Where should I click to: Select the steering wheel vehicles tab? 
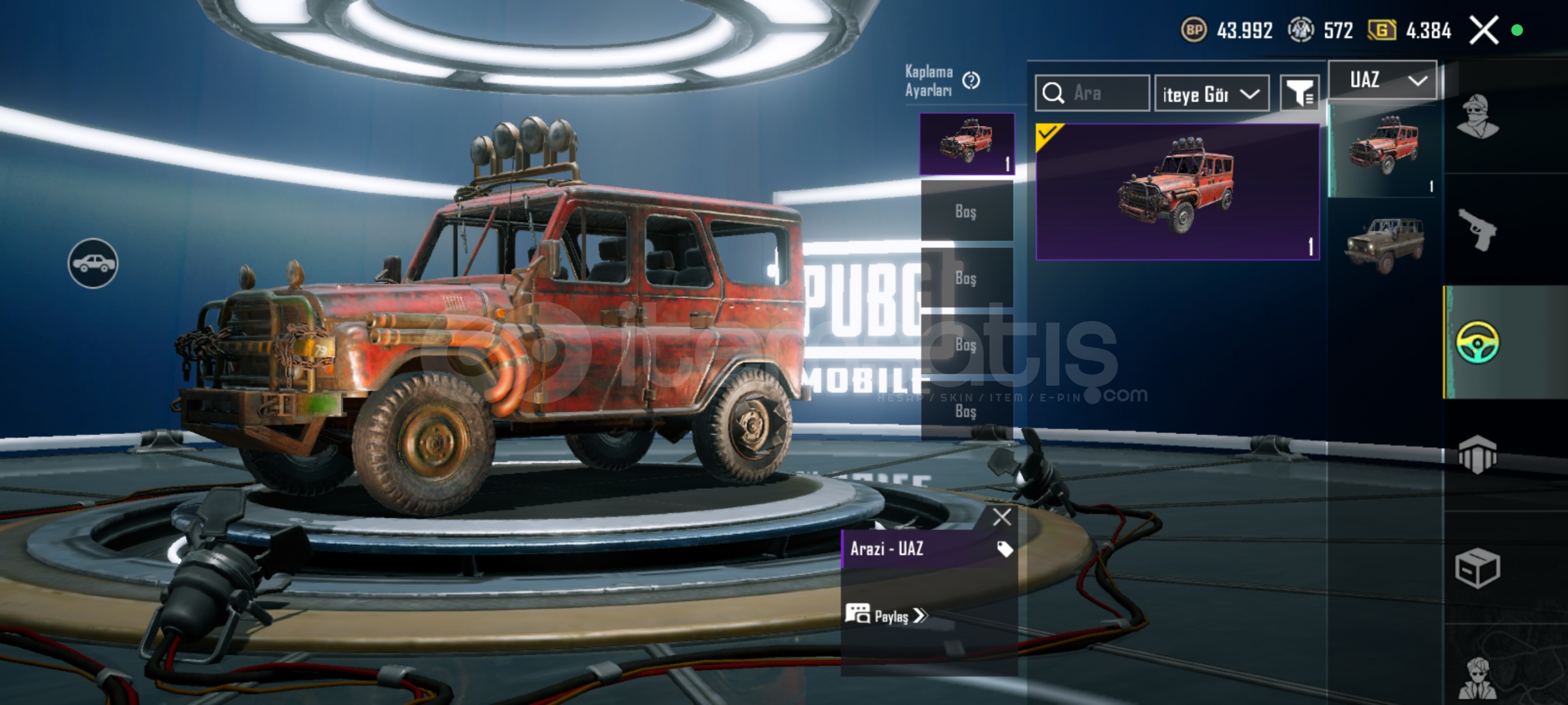(1478, 342)
